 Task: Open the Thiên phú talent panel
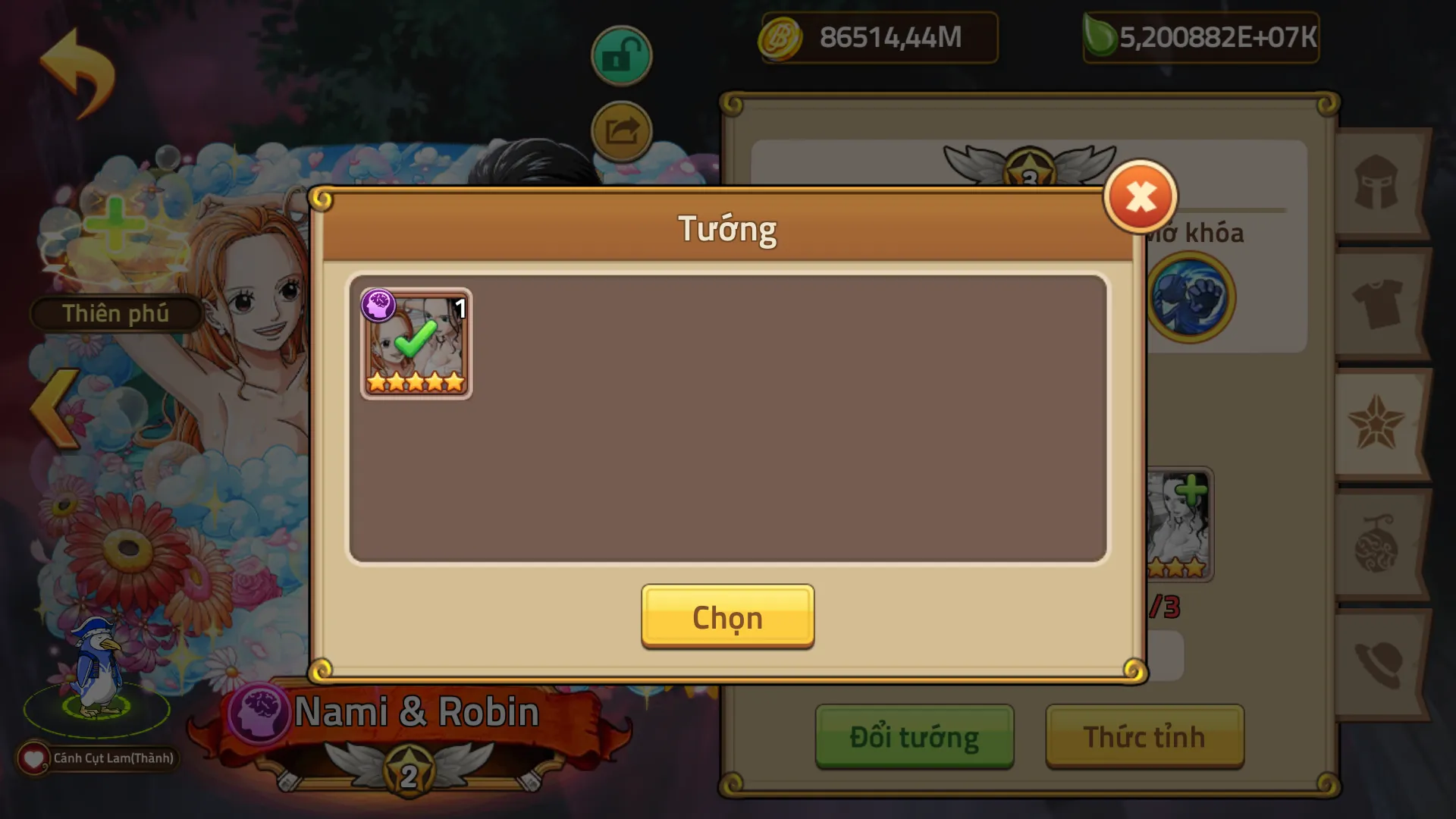pos(115,313)
